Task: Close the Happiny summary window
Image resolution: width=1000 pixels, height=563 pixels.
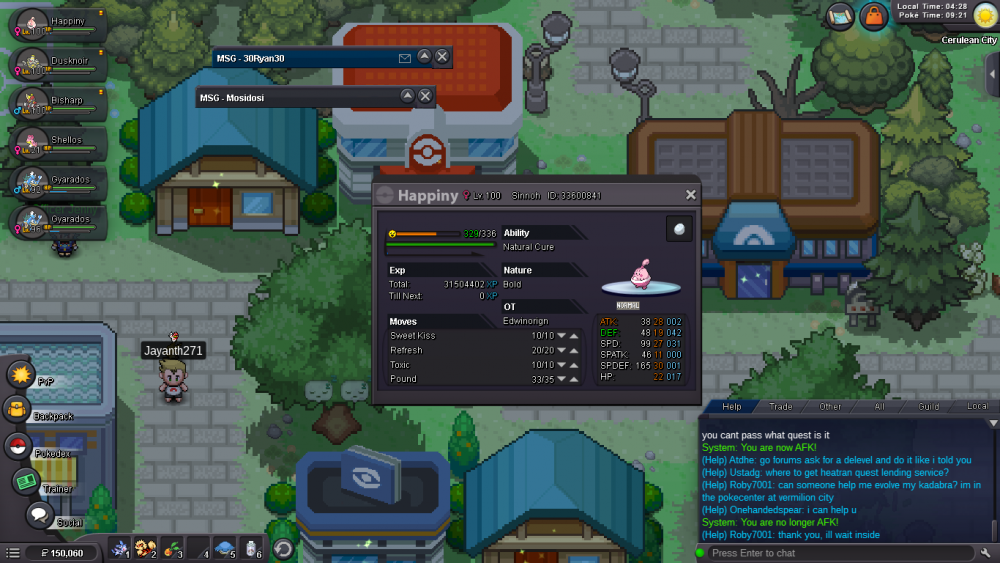Action: [690, 196]
